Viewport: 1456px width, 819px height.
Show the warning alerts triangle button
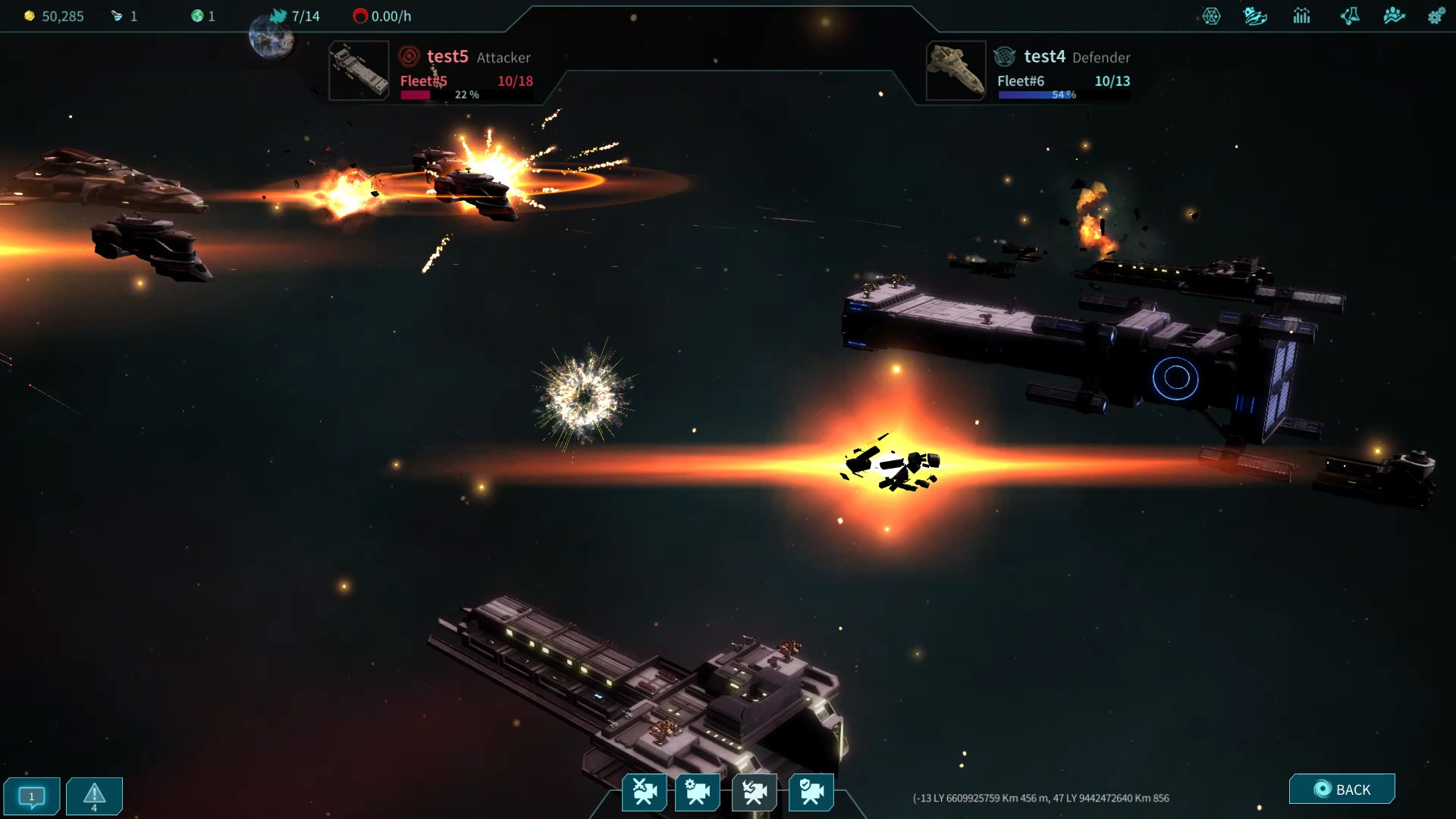click(x=94, y=796)
